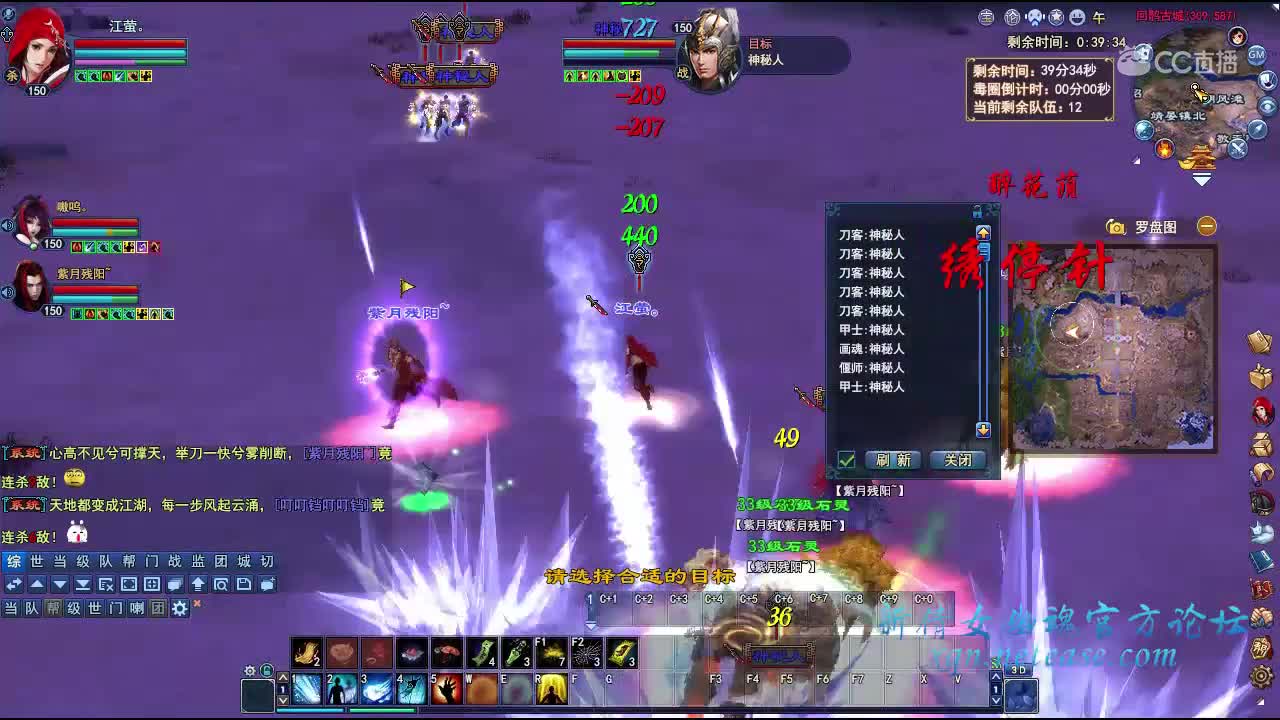
Task: Open the chat settings gear icon
Action: click(179, 609)
